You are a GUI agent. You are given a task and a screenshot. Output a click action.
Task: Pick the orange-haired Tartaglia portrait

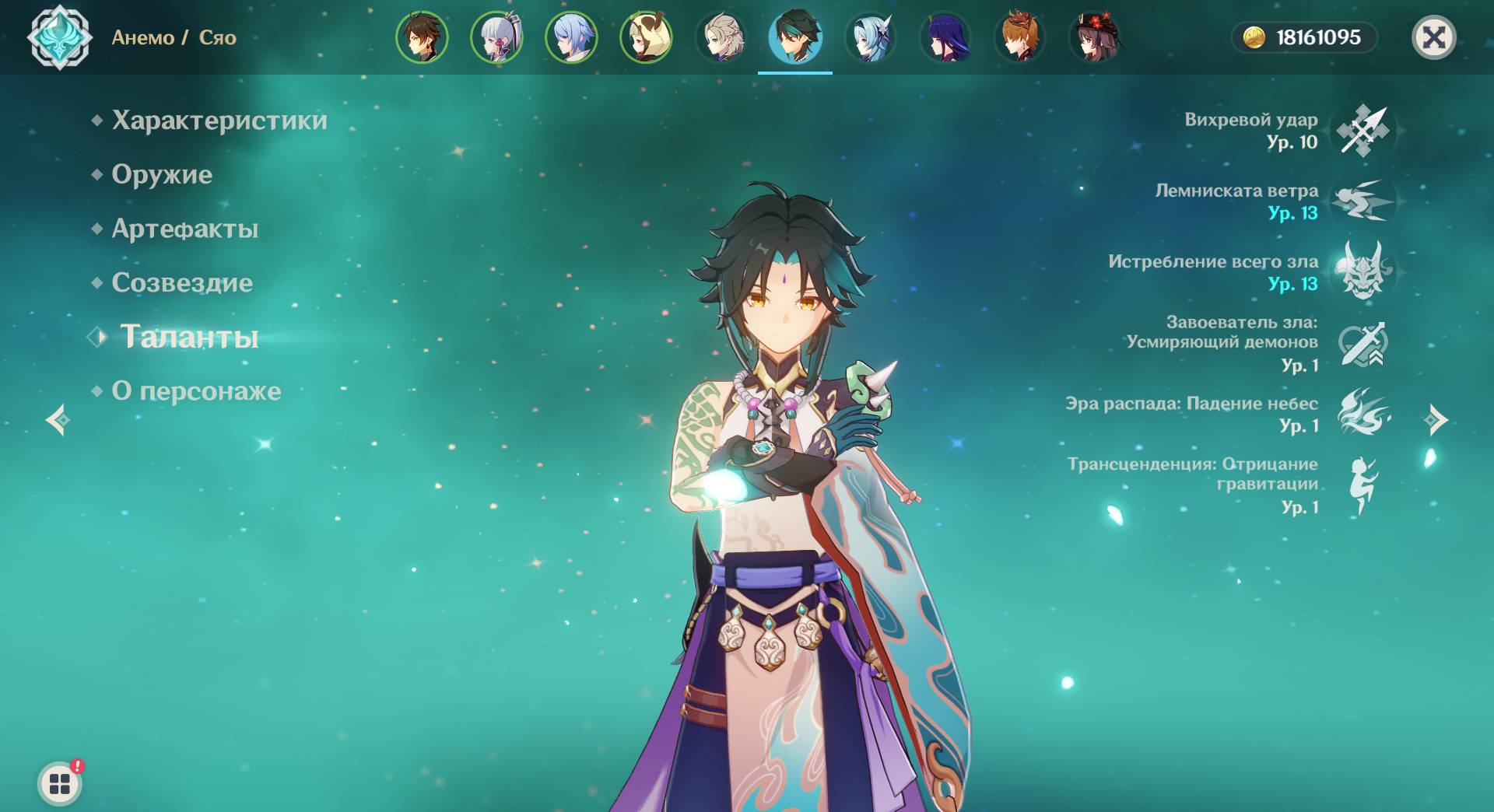pos(1019,37)
